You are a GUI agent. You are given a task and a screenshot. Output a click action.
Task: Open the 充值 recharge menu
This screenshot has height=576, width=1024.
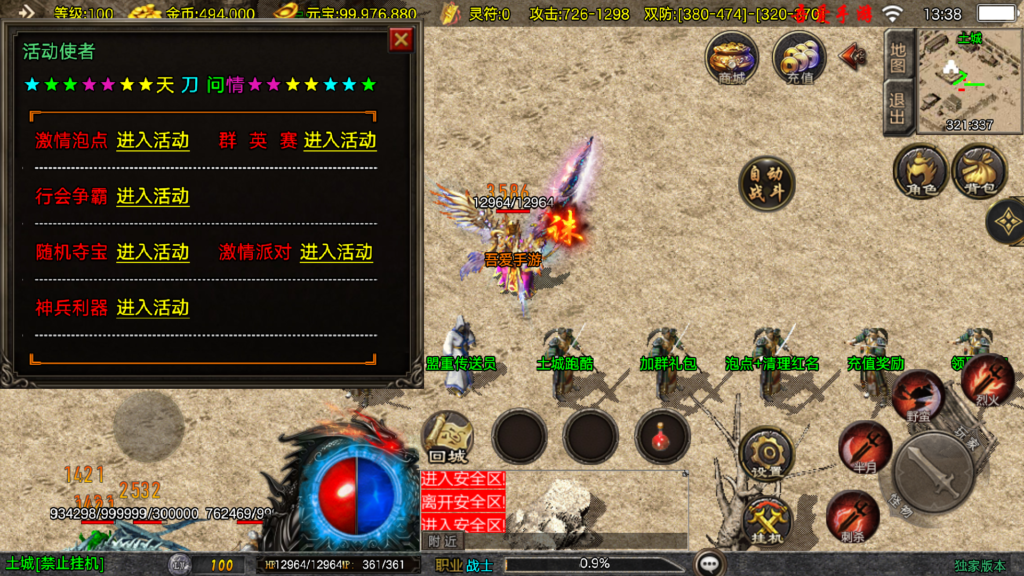pyautogui.click(x=799, y=58)
